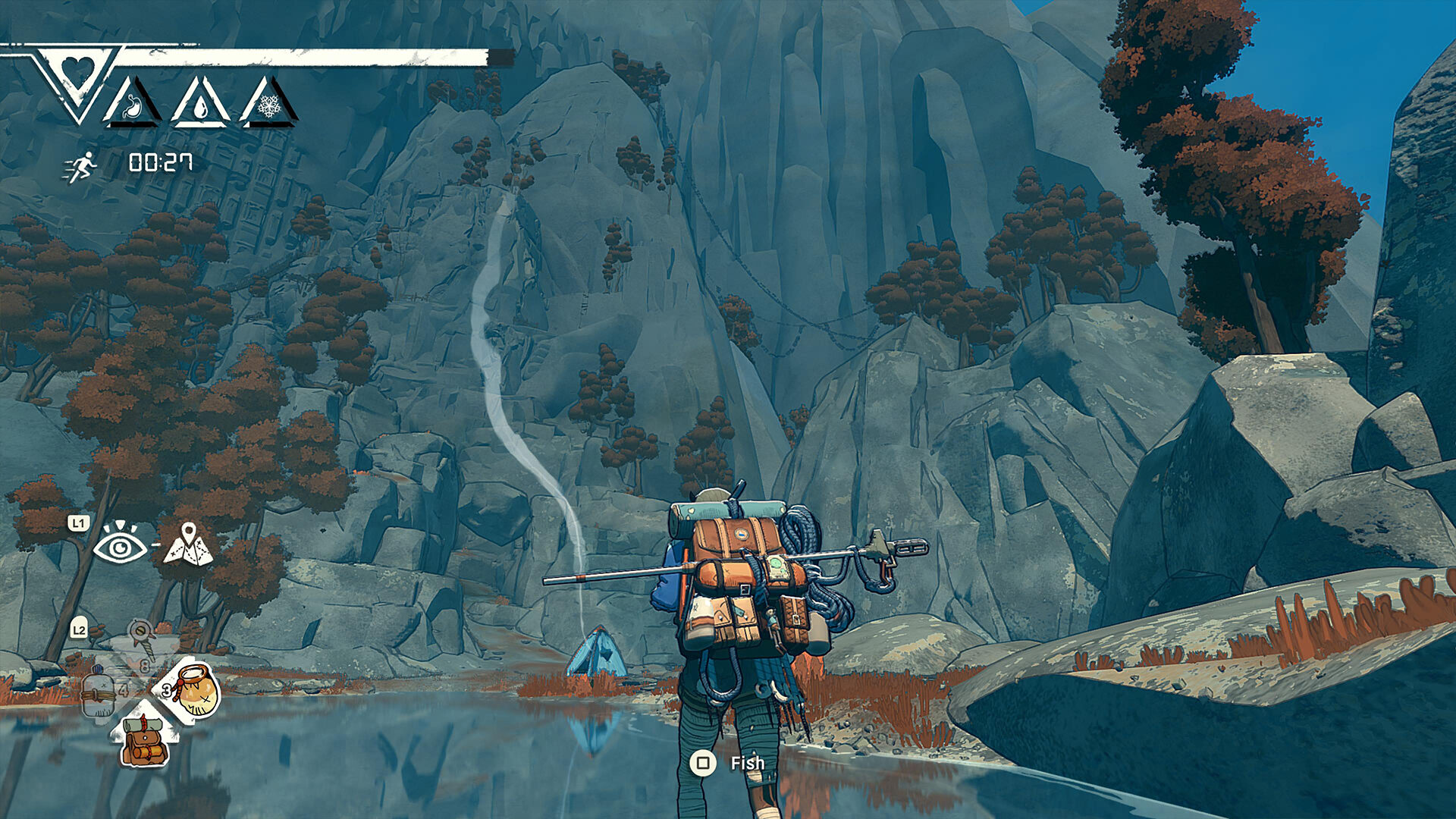Toggle the L2 item wheel bubble
Screen dimensions: 1456x819
tap(78, 630)
